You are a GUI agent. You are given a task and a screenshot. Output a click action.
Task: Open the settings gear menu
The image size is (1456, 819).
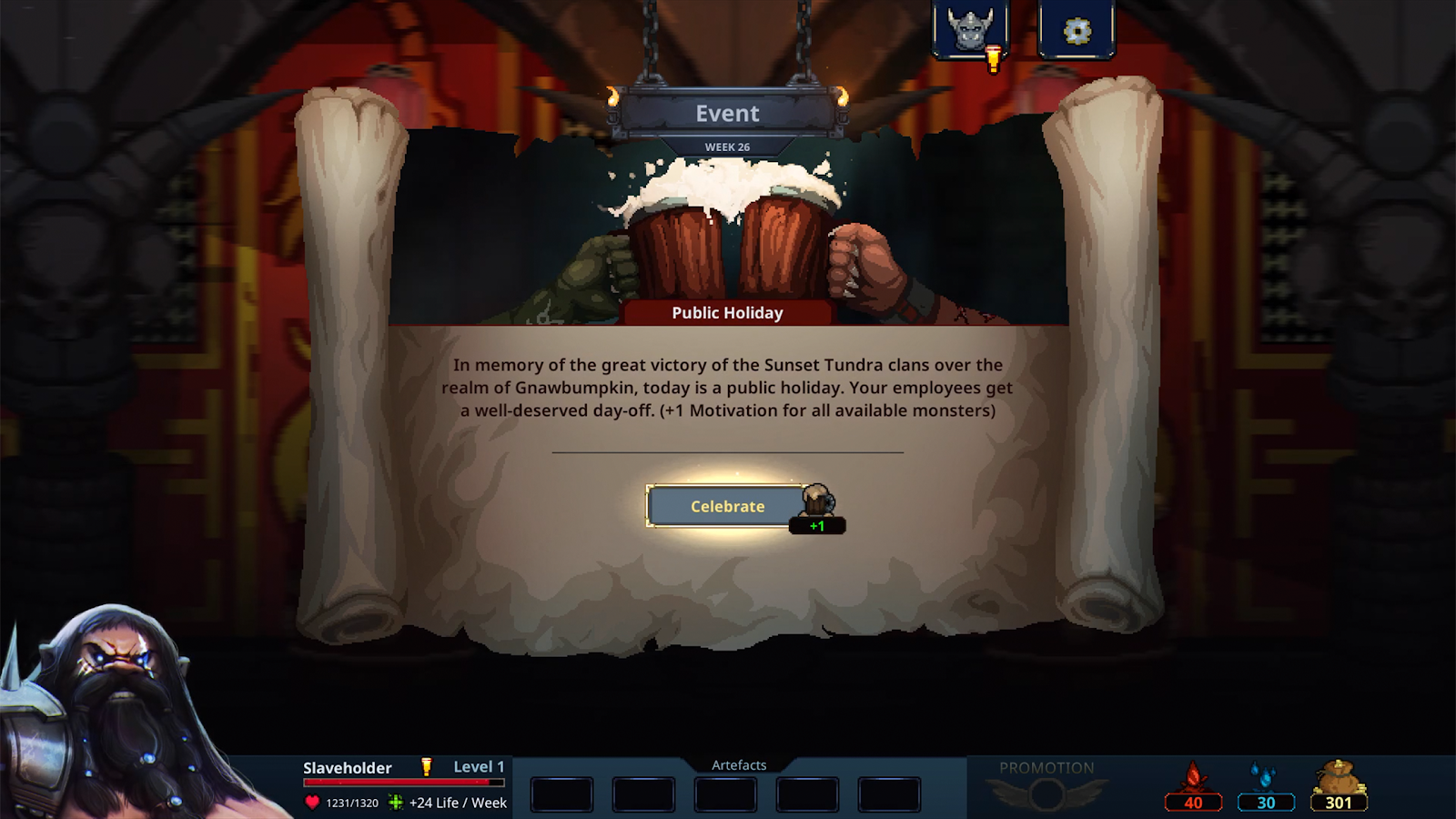[1077, 31]
